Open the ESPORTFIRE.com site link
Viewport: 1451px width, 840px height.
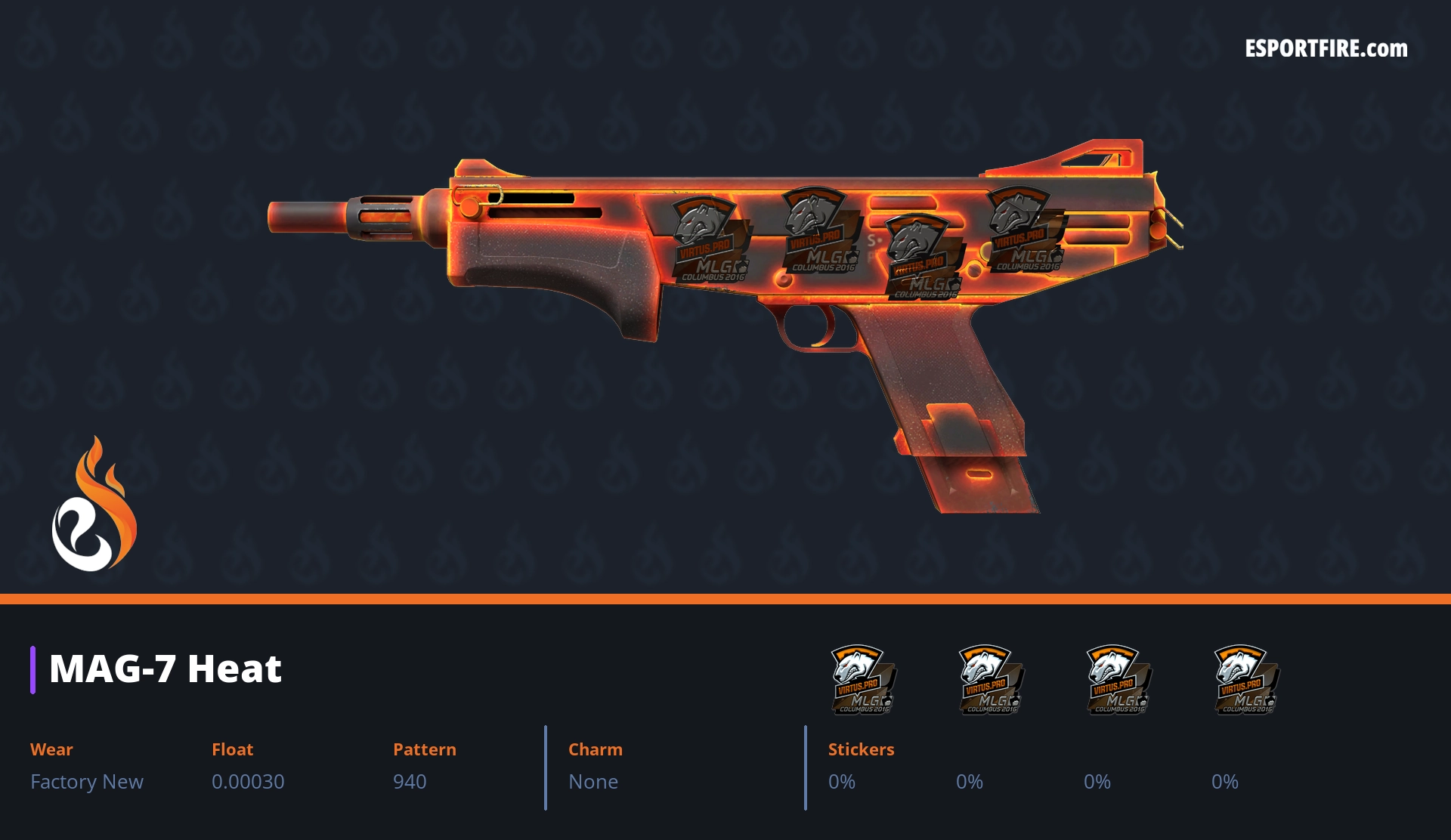click(1326, 49)
